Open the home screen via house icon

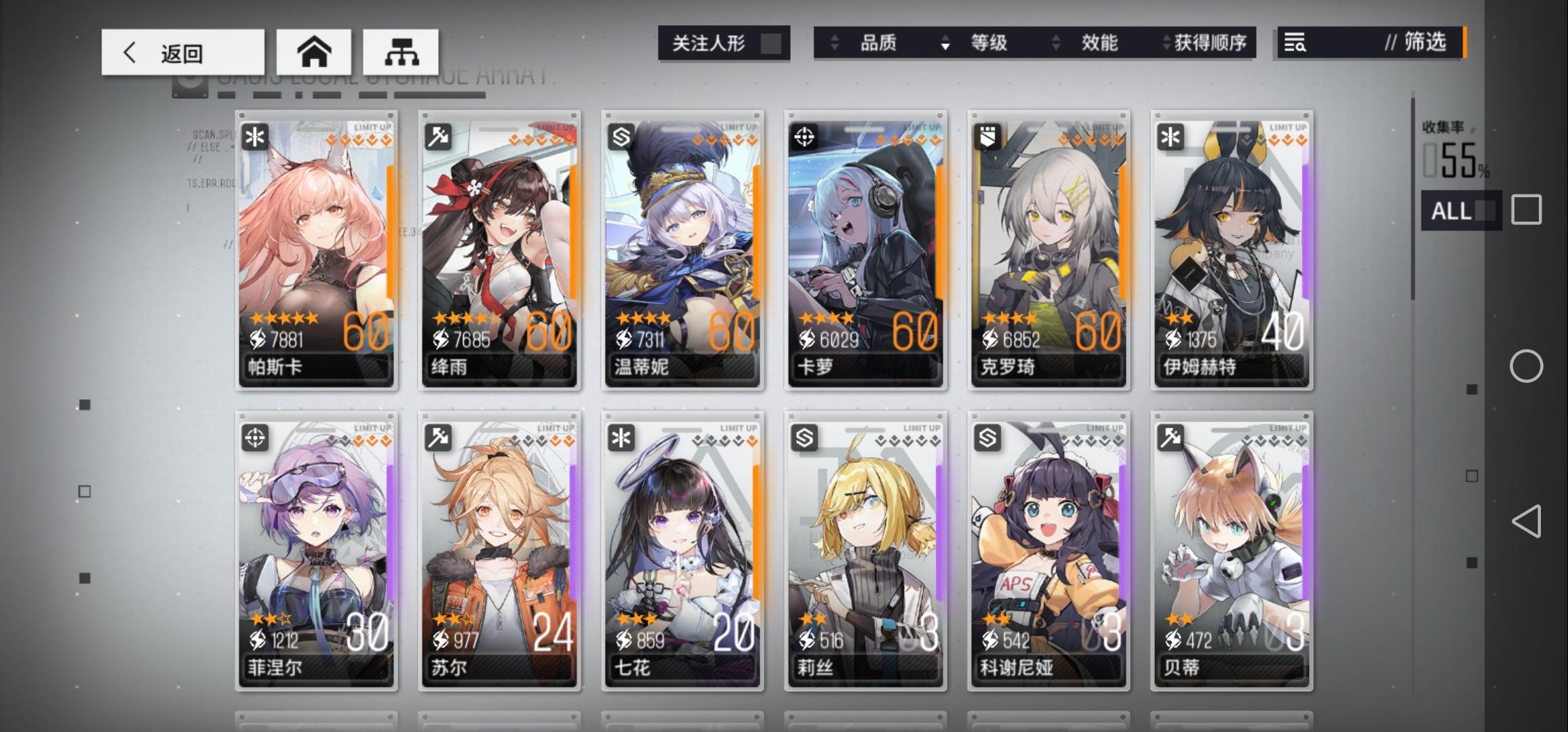314,52
